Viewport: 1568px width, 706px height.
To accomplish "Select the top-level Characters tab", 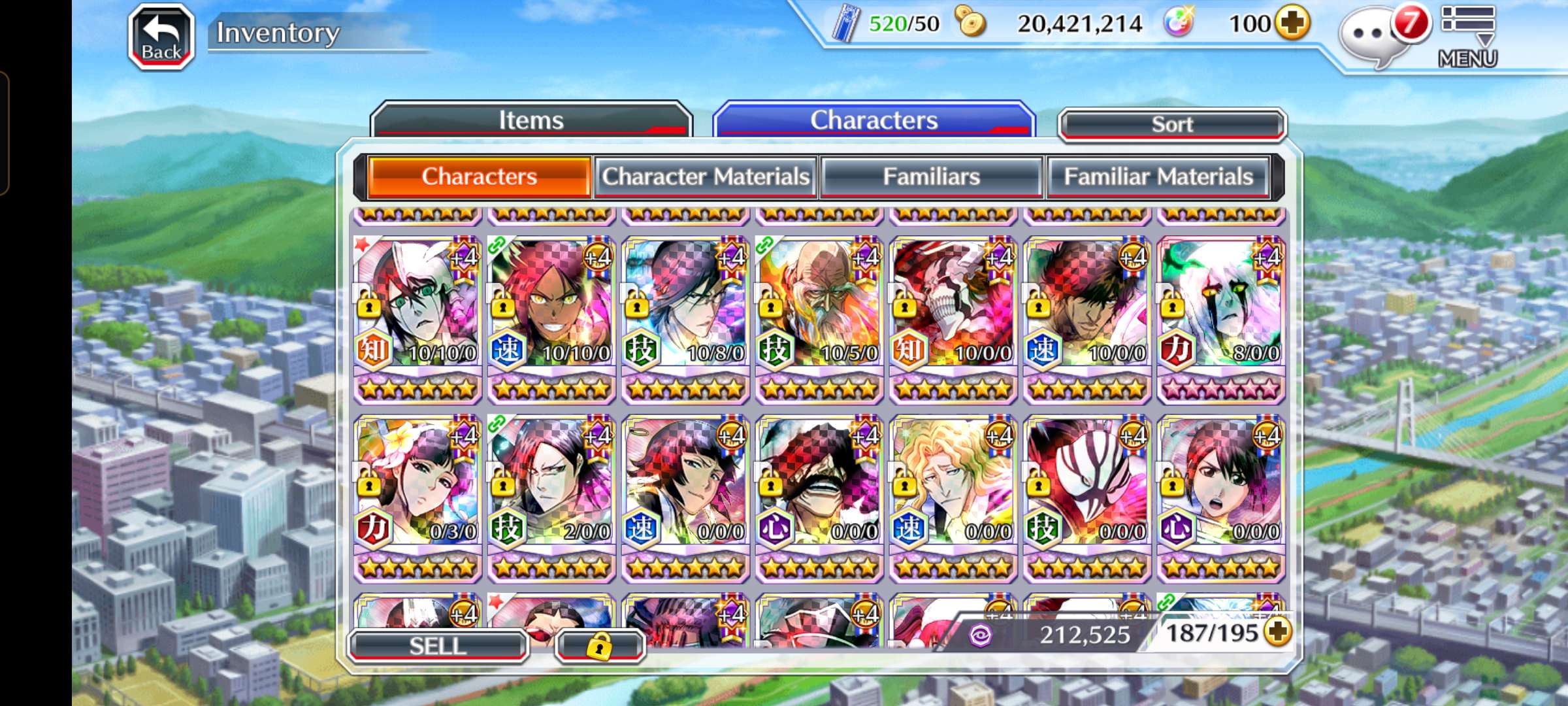I will (x=874, y=120).
